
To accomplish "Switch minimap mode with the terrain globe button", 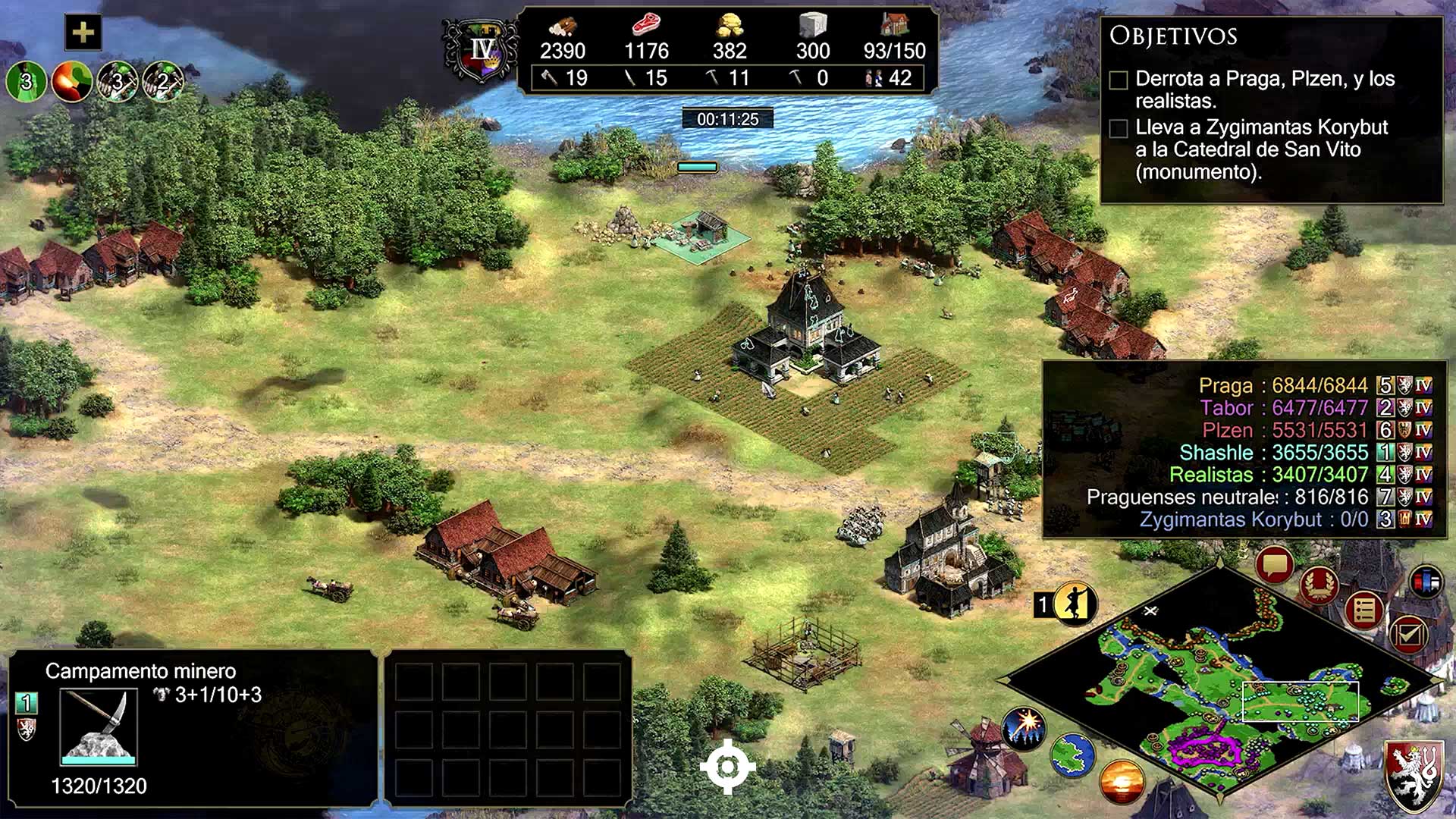I will click(1073, 755).
